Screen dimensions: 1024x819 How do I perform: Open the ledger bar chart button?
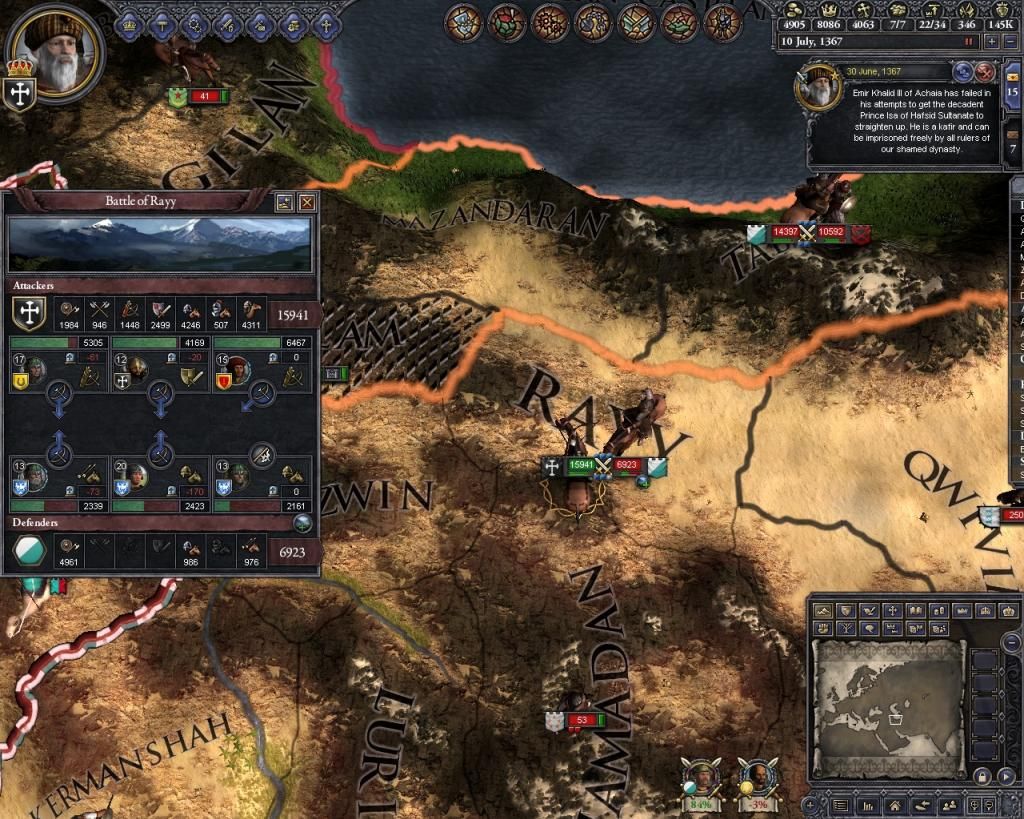[x=868, y=804]
